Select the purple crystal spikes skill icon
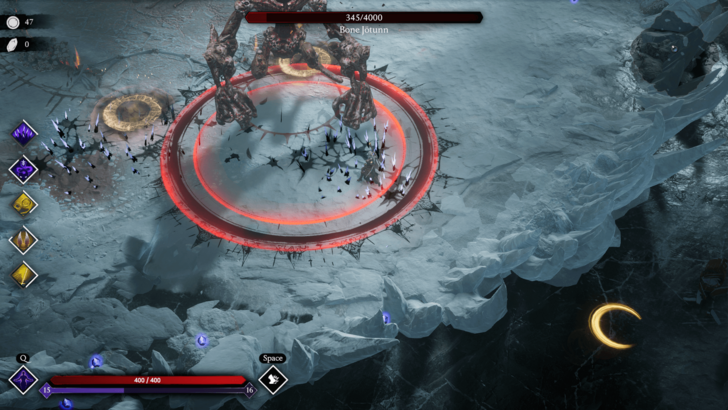The image size is (728, 410). (23, 133)
